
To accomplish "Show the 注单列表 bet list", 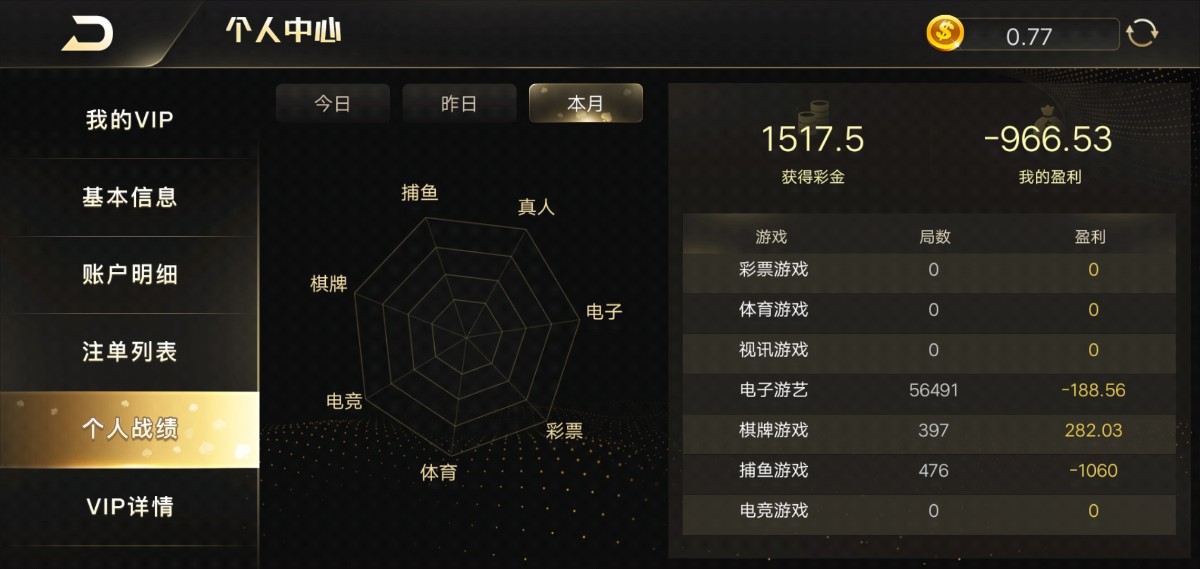I will (130, 352).
